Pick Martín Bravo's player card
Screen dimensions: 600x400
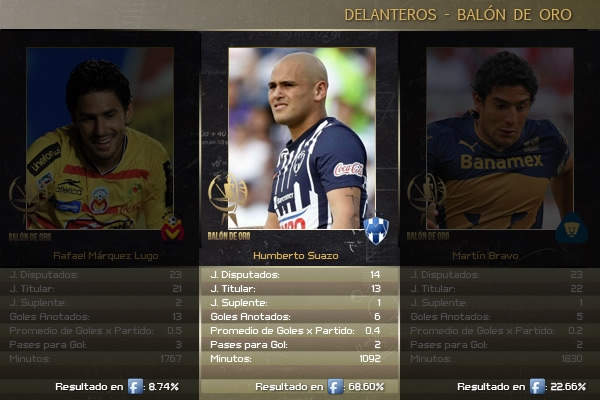(x=499, y=140)
